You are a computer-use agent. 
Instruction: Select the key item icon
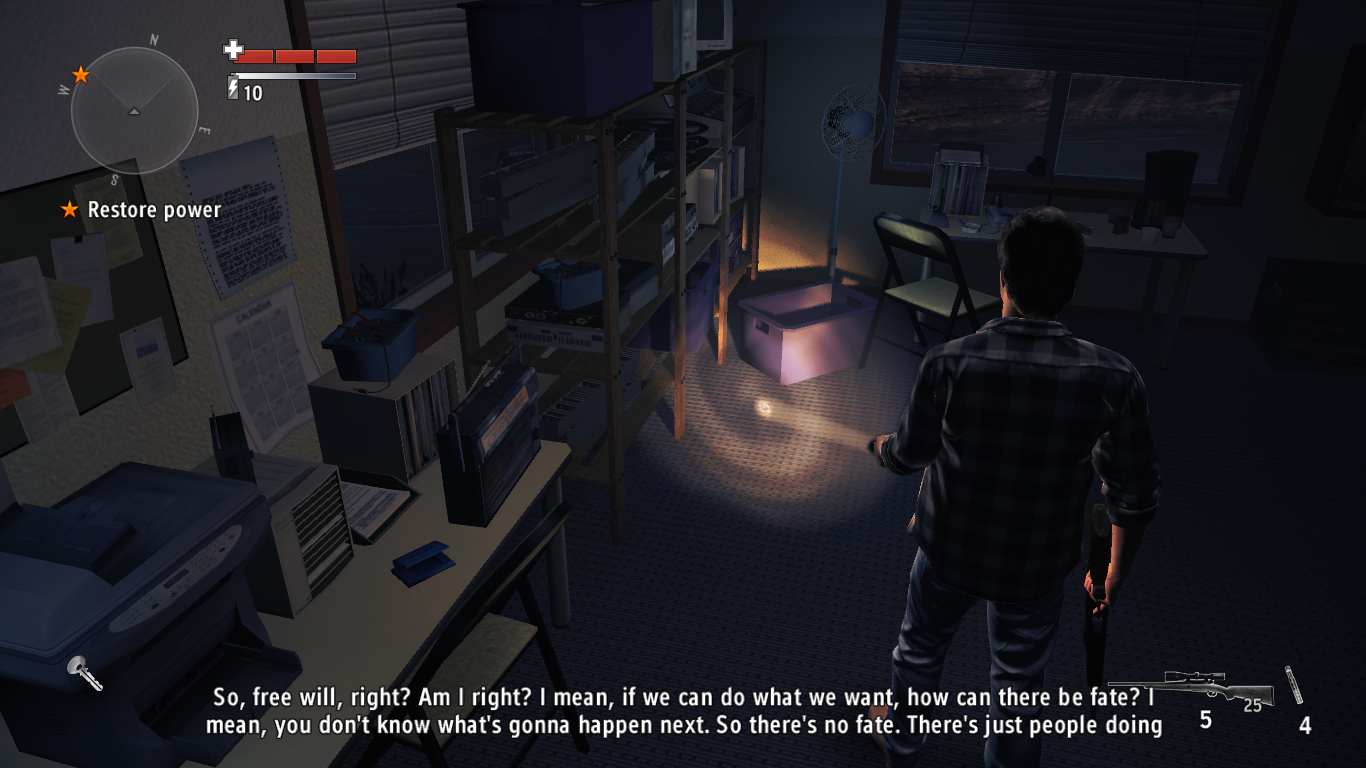click(x=84, y=672)
